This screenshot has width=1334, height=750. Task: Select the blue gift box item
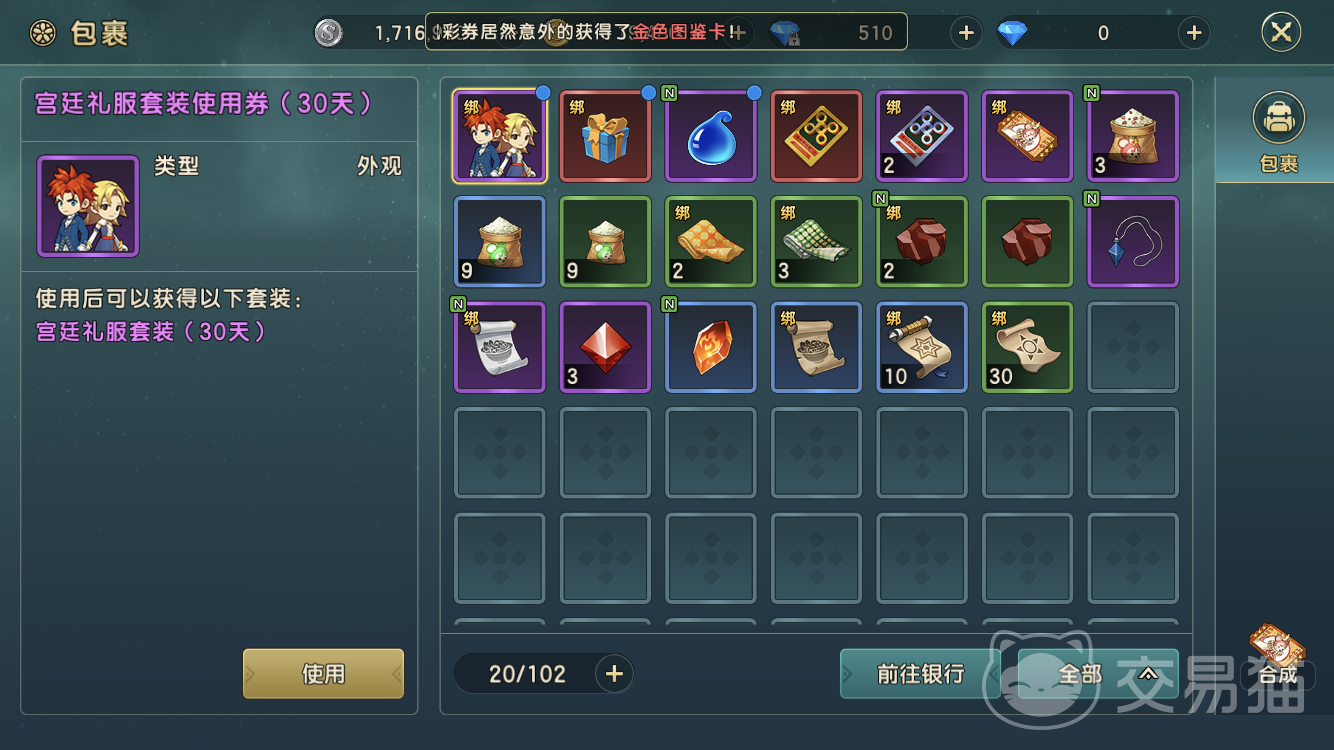click(605, 136)
